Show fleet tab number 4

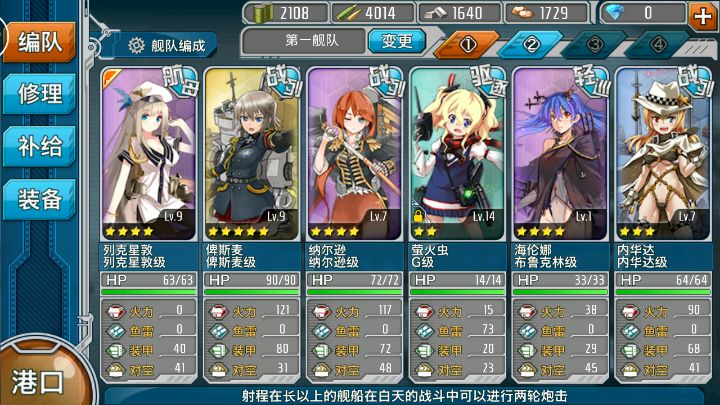point(659,45)
